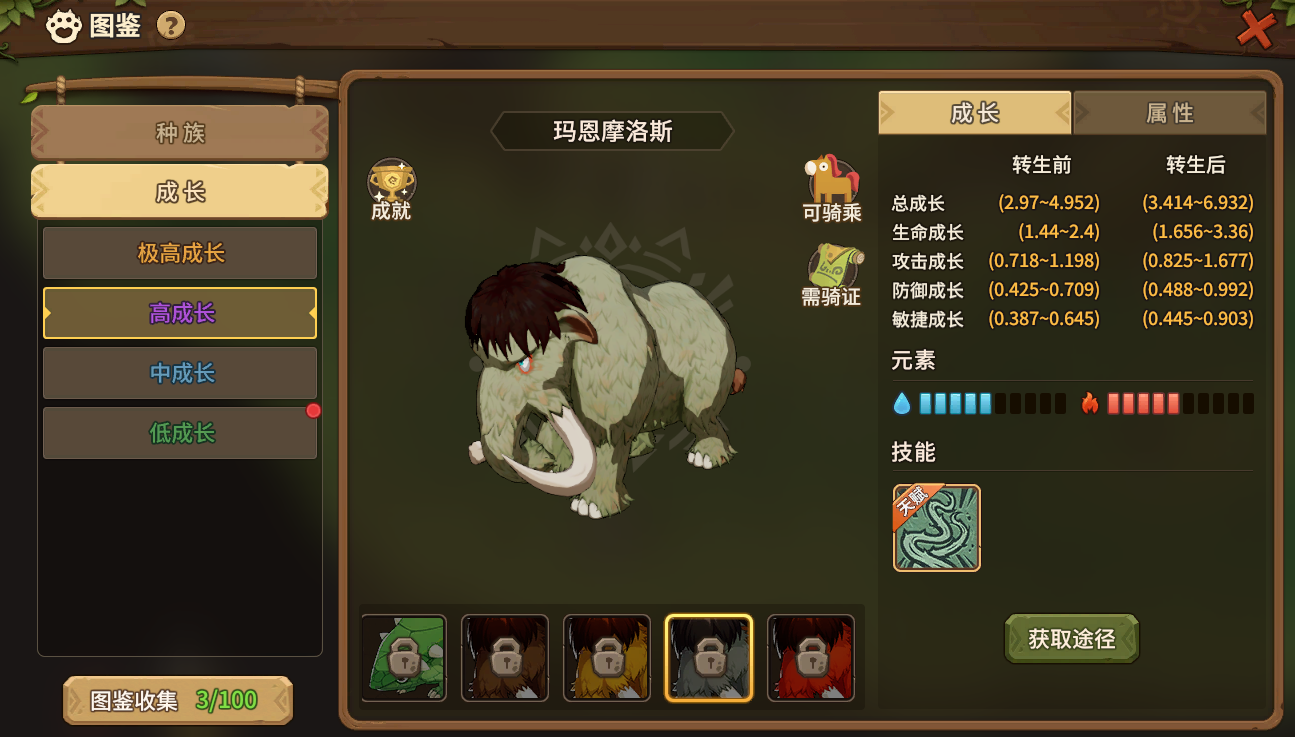This screenshot has width=1295, height=737.
Task: Click the 成就 trophy icon
Action: (x=391, y=178)
